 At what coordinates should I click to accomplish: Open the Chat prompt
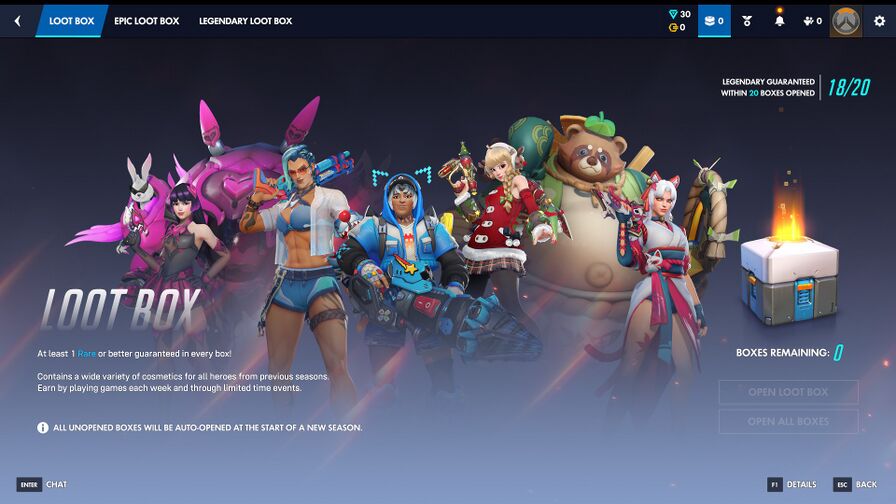click(x=43, y=485)
